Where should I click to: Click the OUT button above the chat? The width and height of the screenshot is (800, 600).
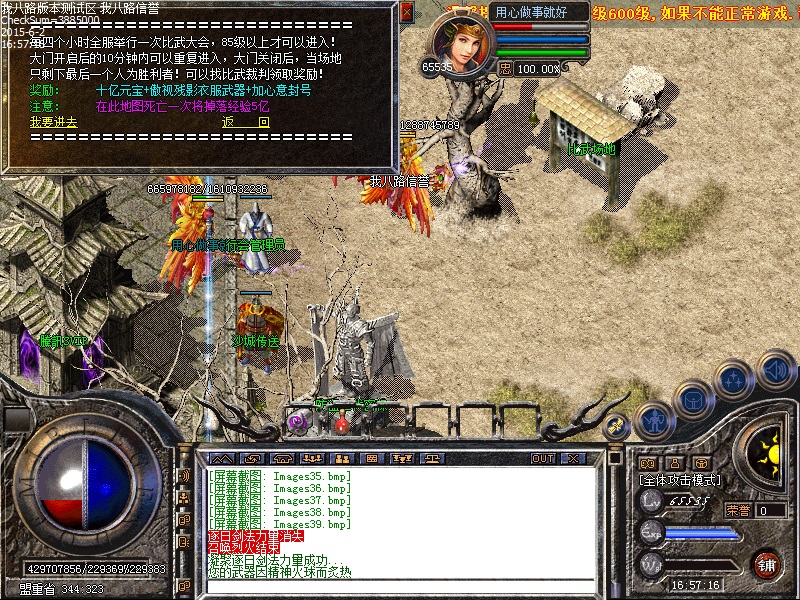543,458
